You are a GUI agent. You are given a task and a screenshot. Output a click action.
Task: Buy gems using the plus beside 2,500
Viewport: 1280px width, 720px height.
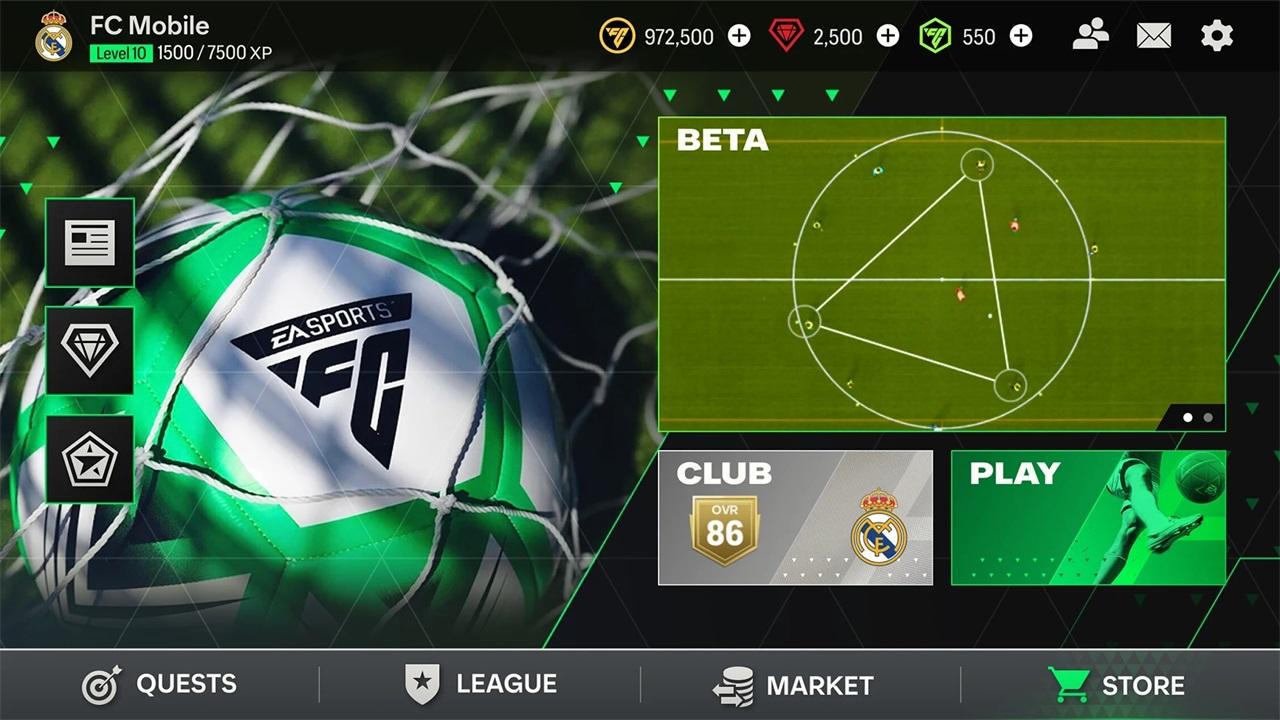(887, 36)
